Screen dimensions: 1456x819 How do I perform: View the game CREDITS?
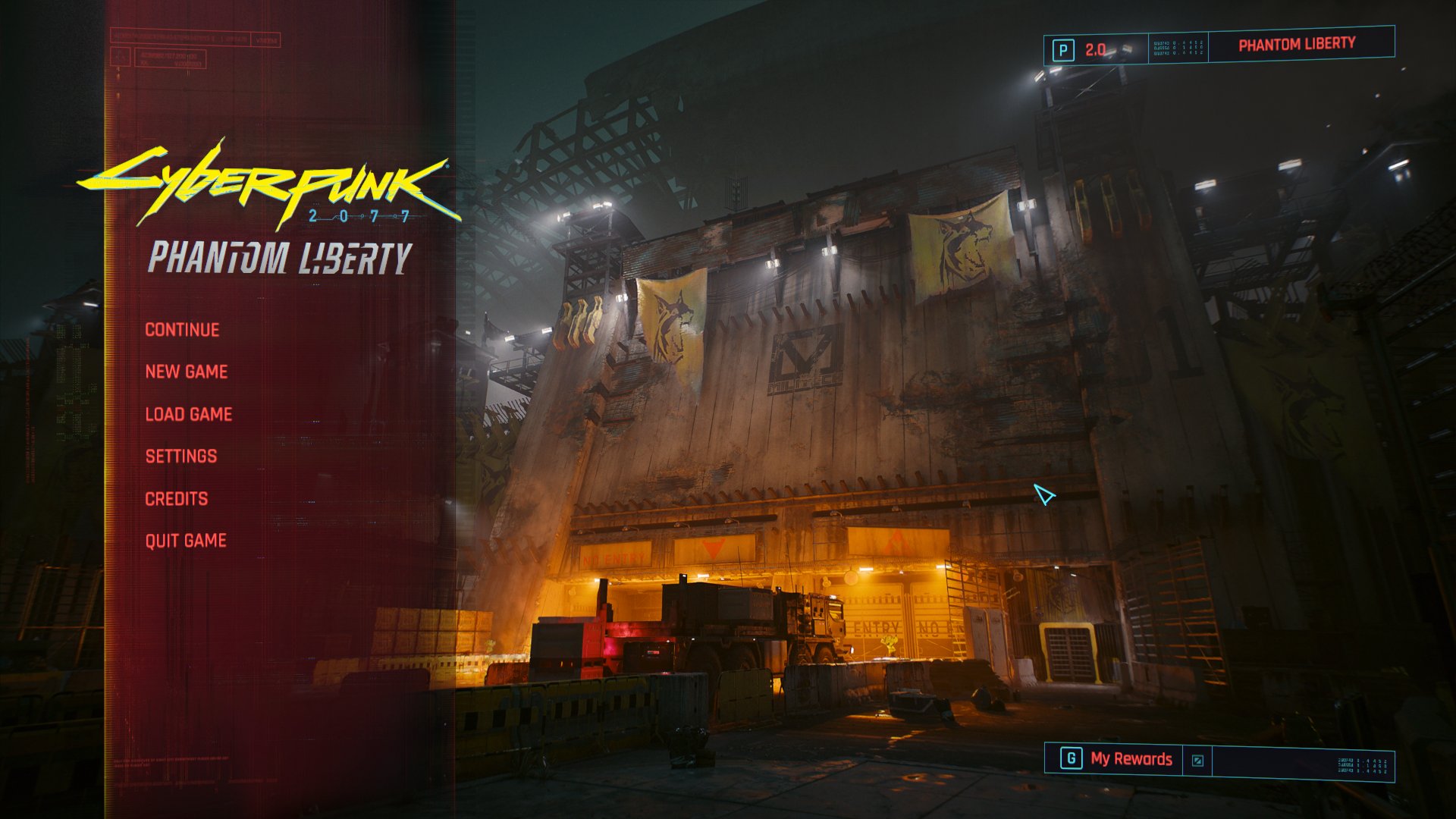pos(177,498)
